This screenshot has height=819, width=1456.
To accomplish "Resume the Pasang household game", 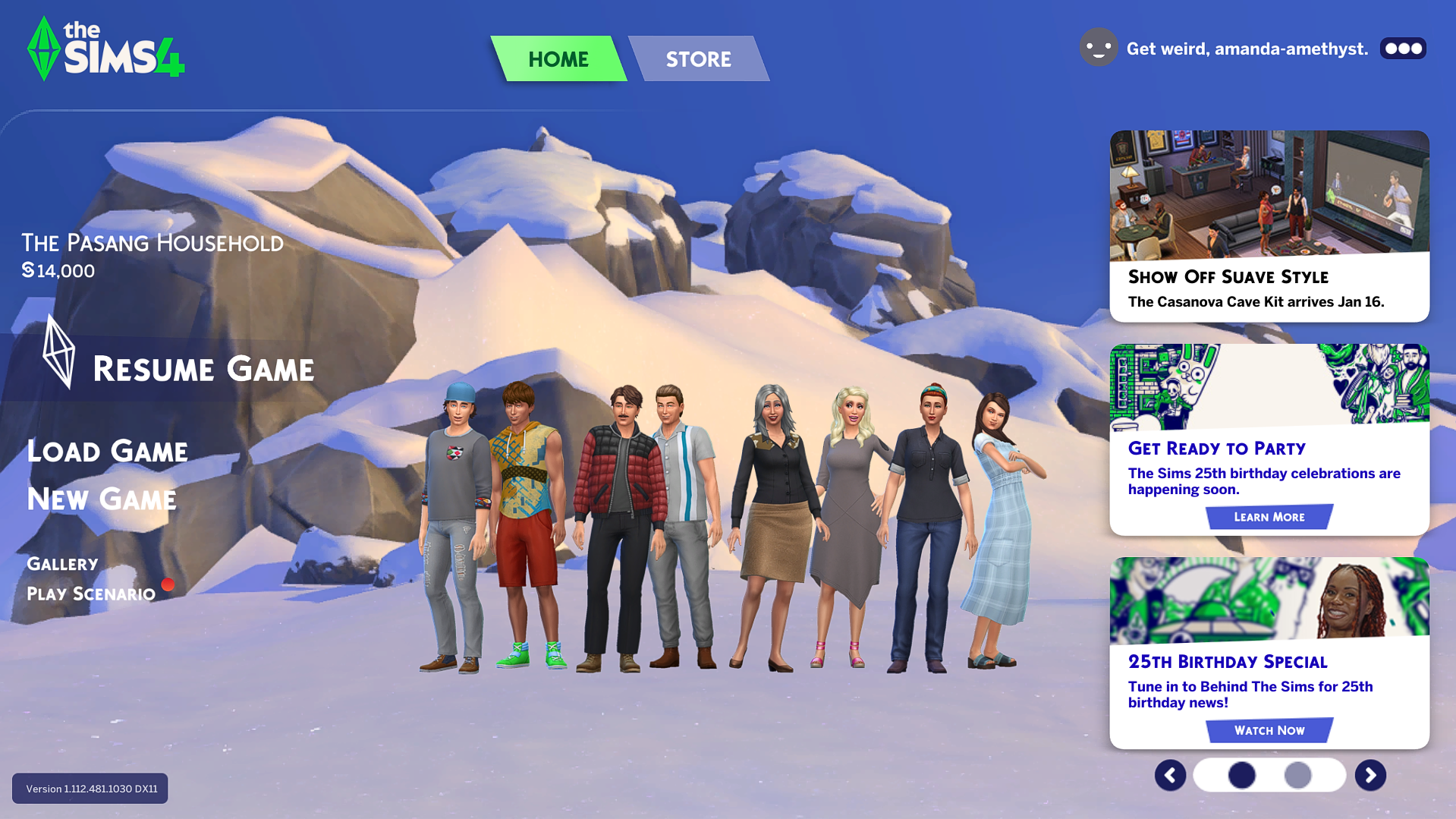I will click(203, 370).
